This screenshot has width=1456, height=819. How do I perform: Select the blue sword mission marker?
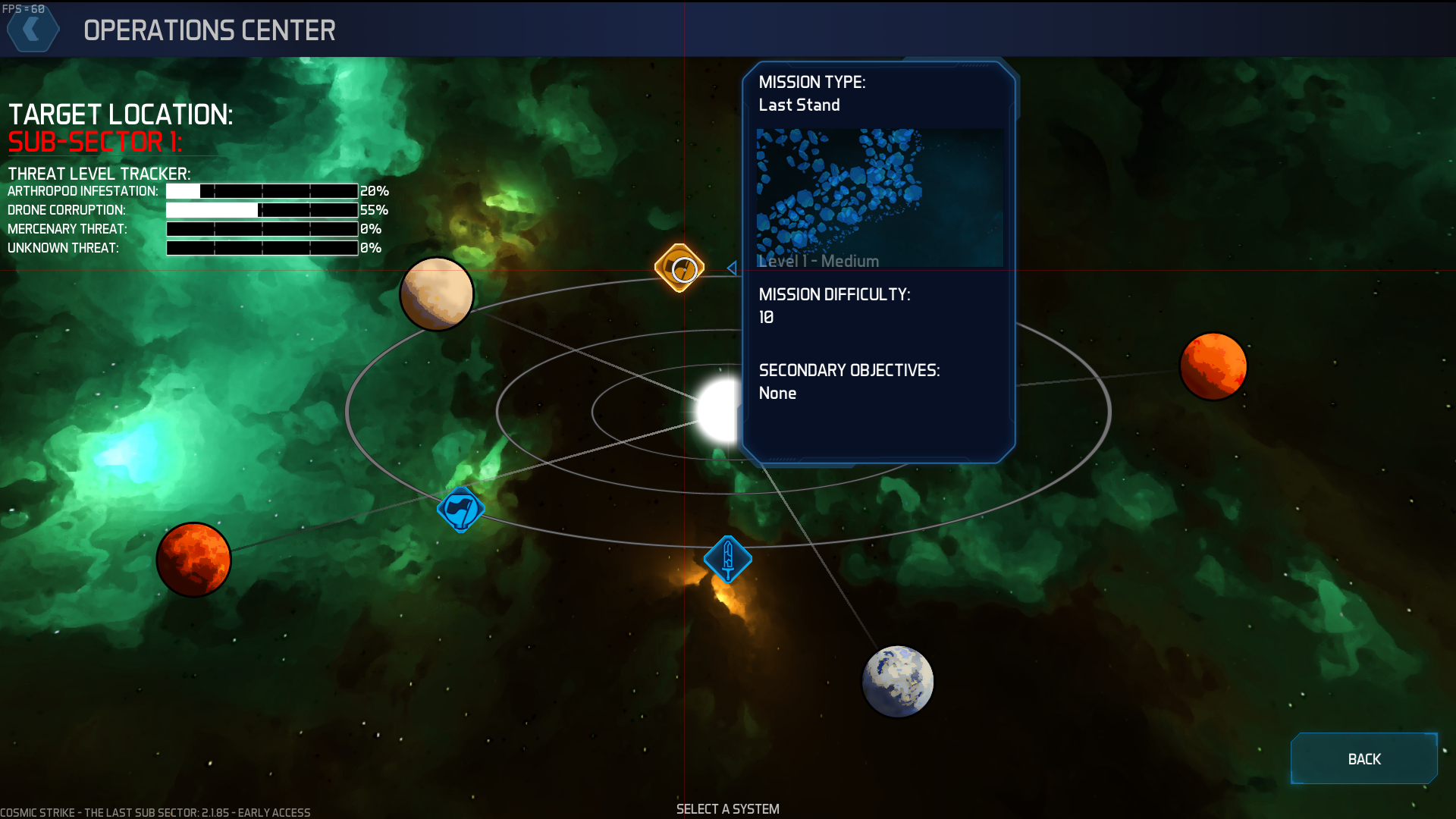(728, 559)
